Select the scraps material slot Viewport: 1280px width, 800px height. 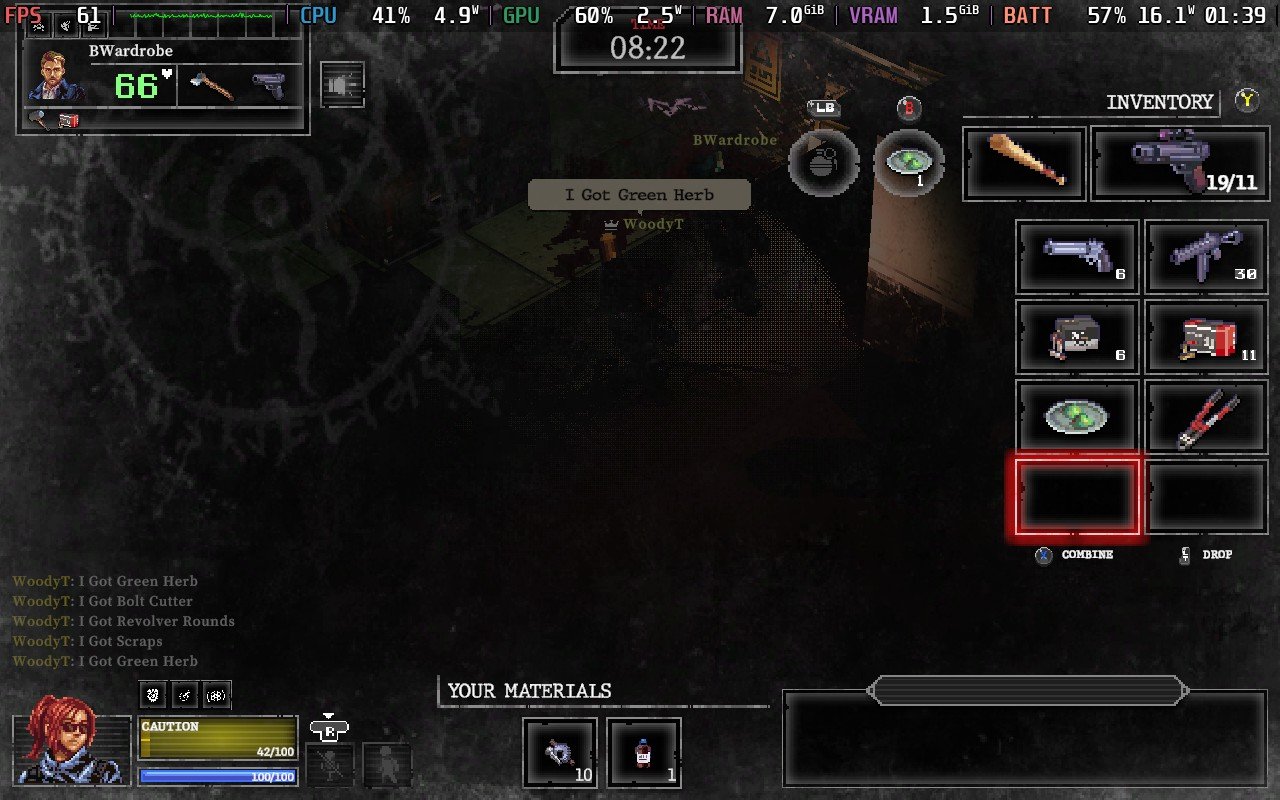pyautogui.click(x=559, y=753)
